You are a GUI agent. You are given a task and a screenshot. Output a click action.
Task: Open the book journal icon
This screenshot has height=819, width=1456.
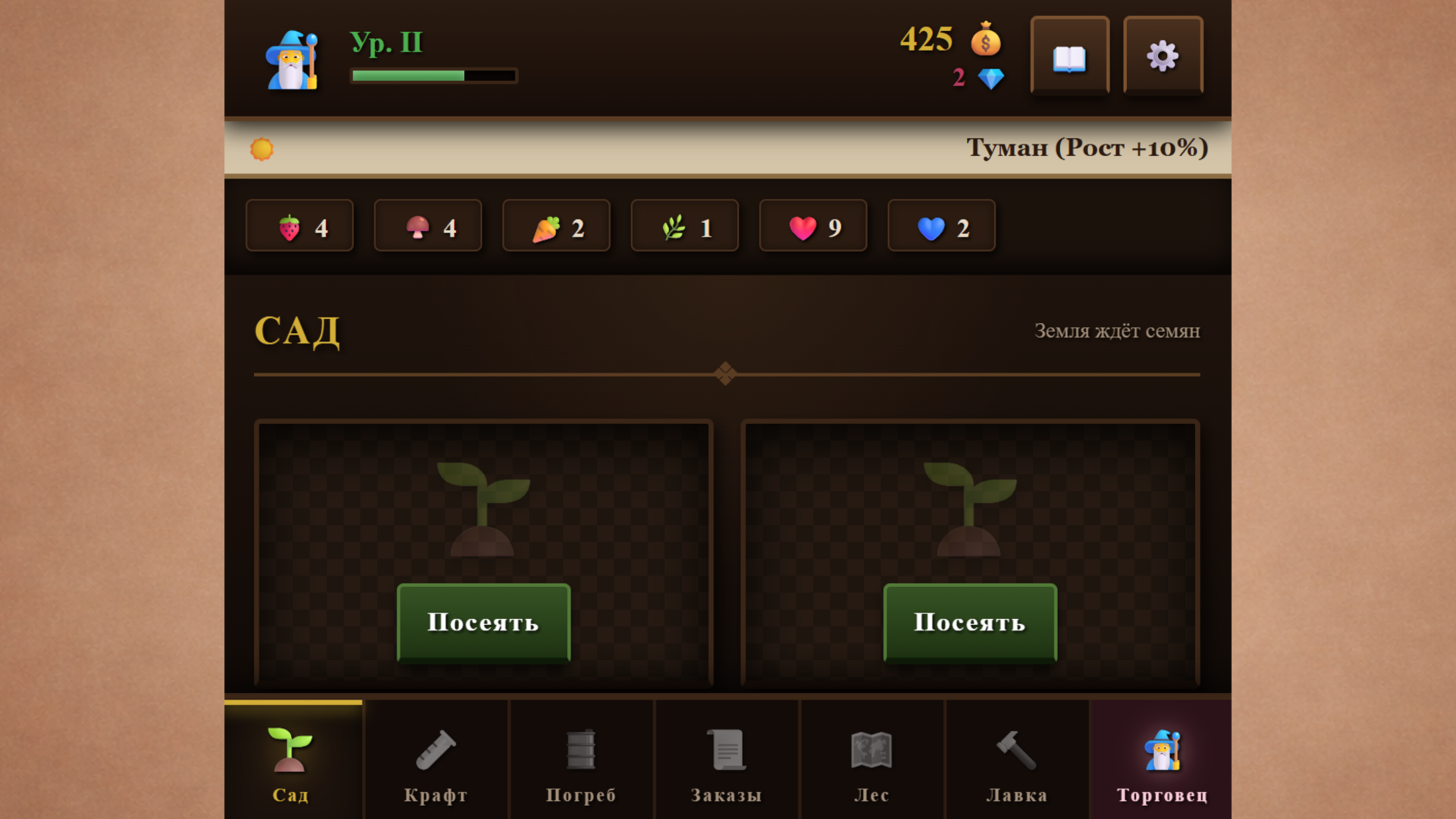(x=1069, y=55)
